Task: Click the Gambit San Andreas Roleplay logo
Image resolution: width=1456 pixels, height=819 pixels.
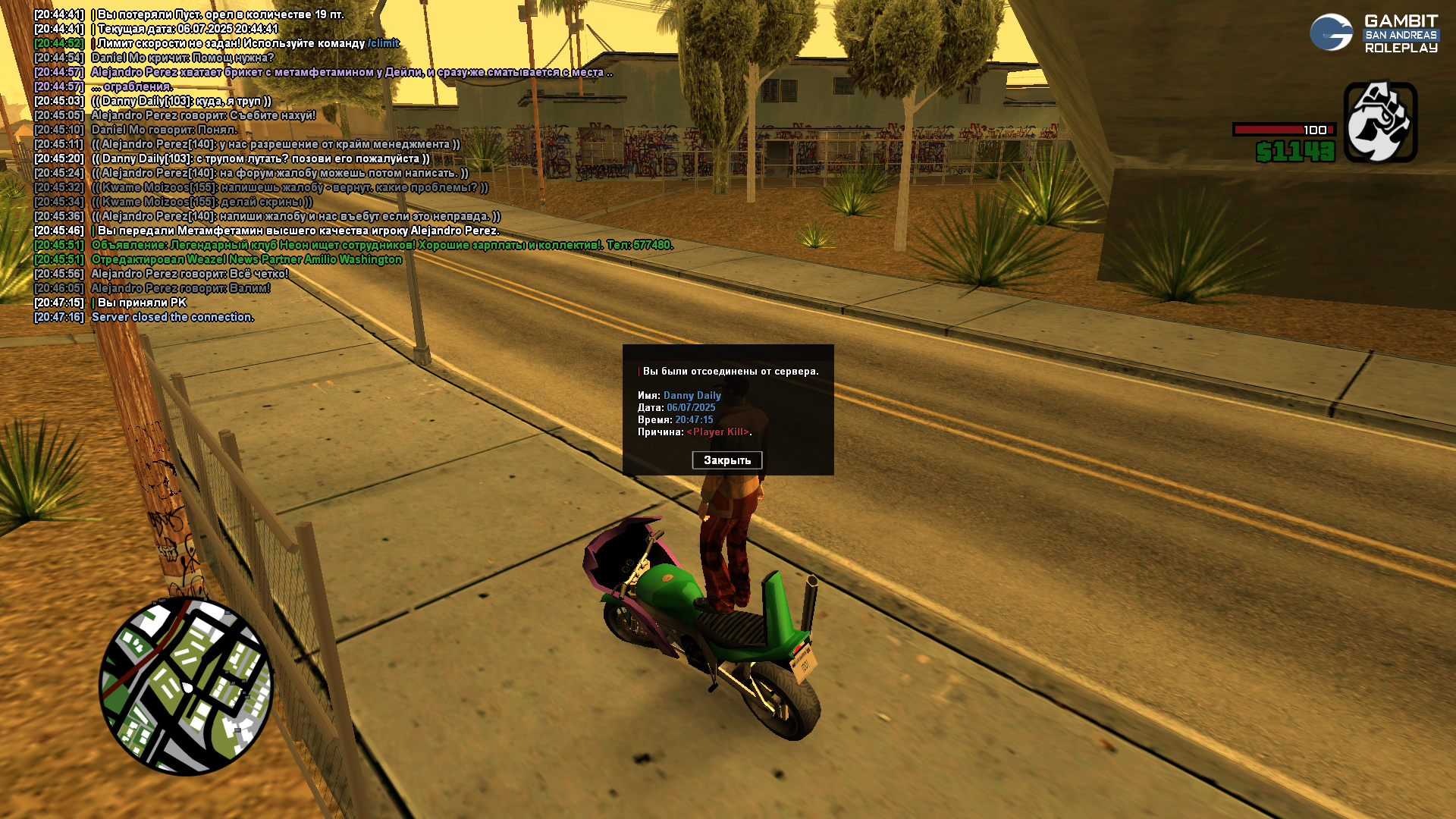Action: coord(1373,34)
